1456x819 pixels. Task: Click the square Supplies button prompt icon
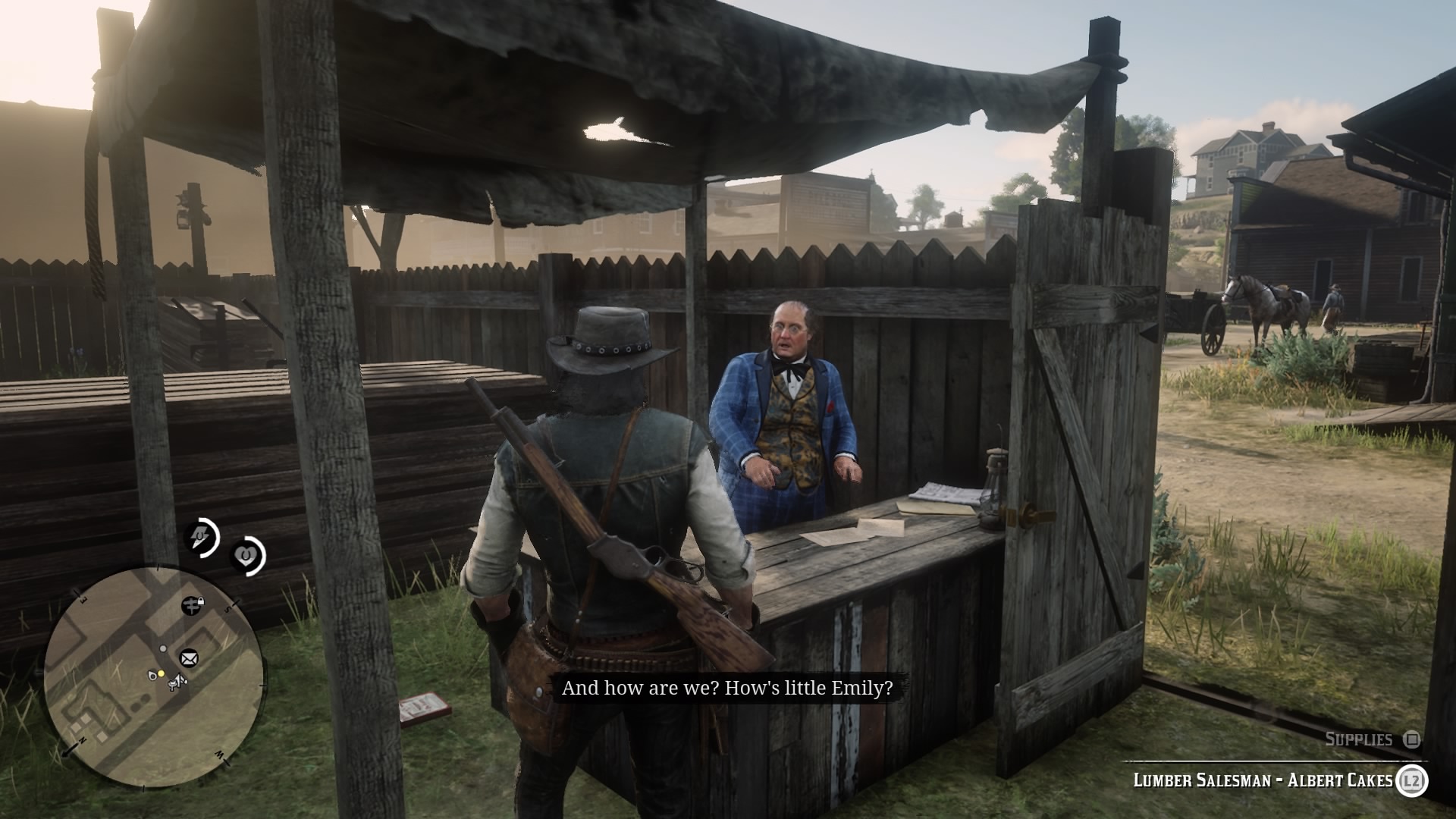point(1410,738)
